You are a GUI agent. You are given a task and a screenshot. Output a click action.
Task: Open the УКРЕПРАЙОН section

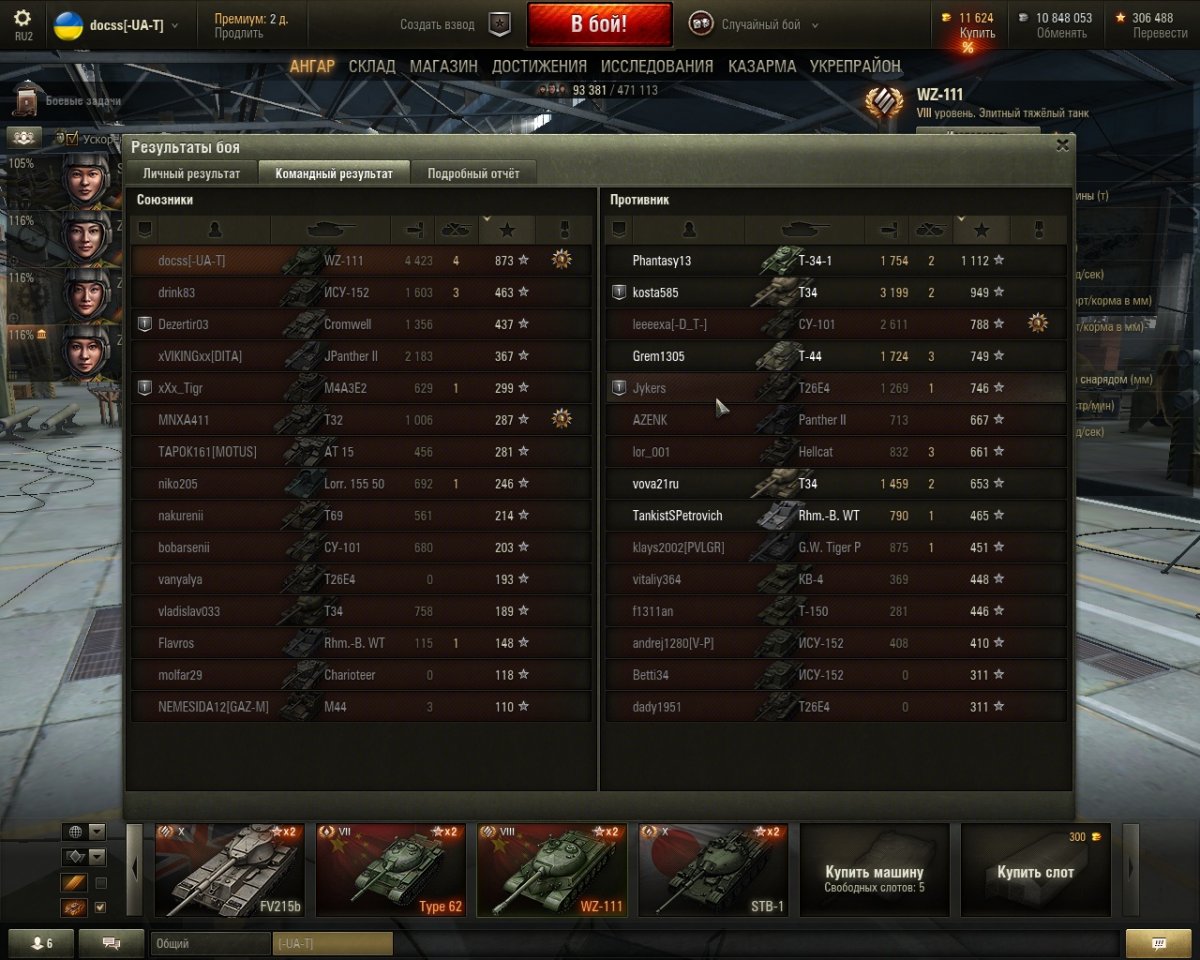click(855, 66)
